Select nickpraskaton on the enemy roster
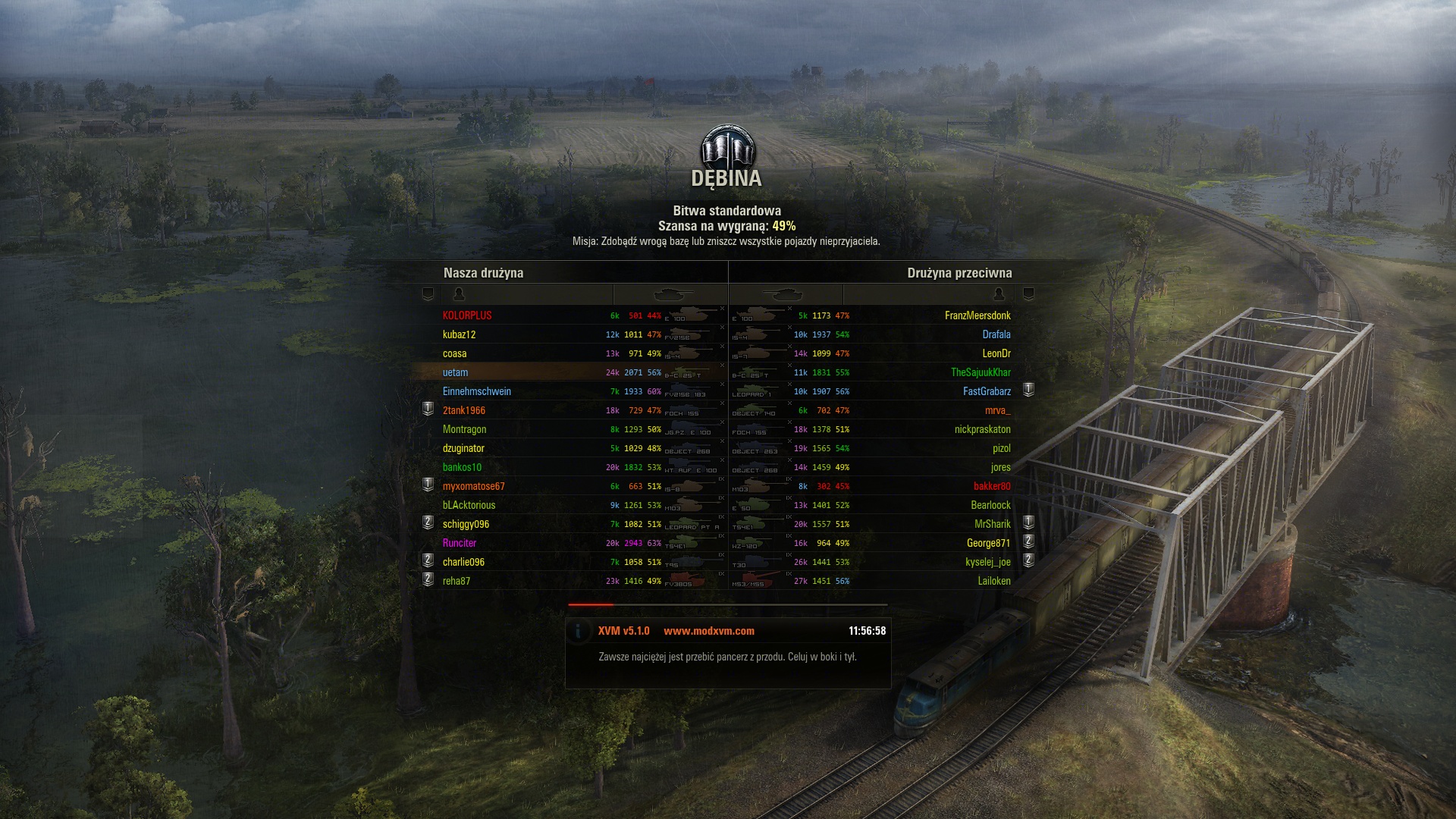Viewport: 1456px width, 819px height. (x=982, y=429)
